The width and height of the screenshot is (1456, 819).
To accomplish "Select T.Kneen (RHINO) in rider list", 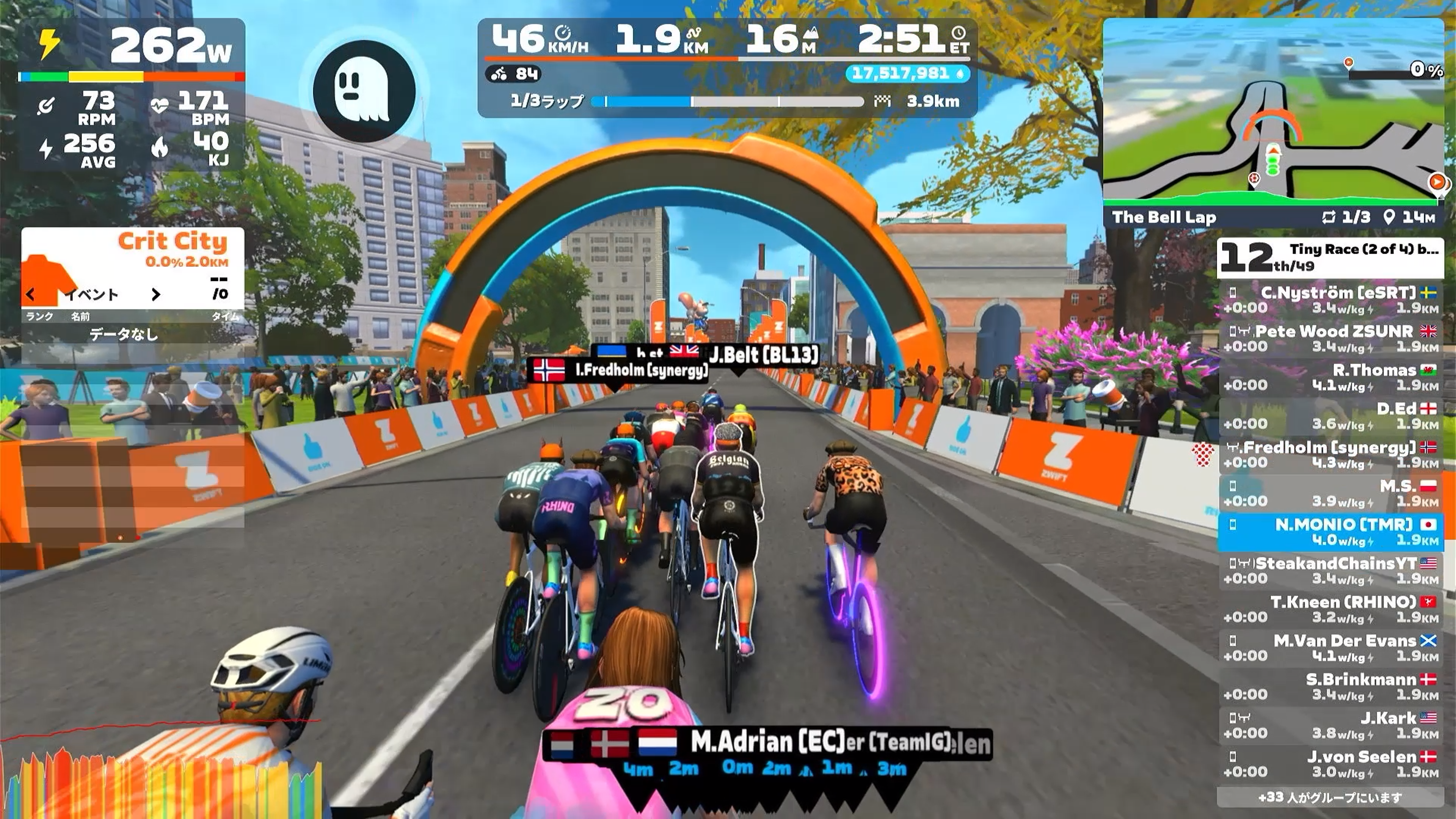I will click(1330, 609).
